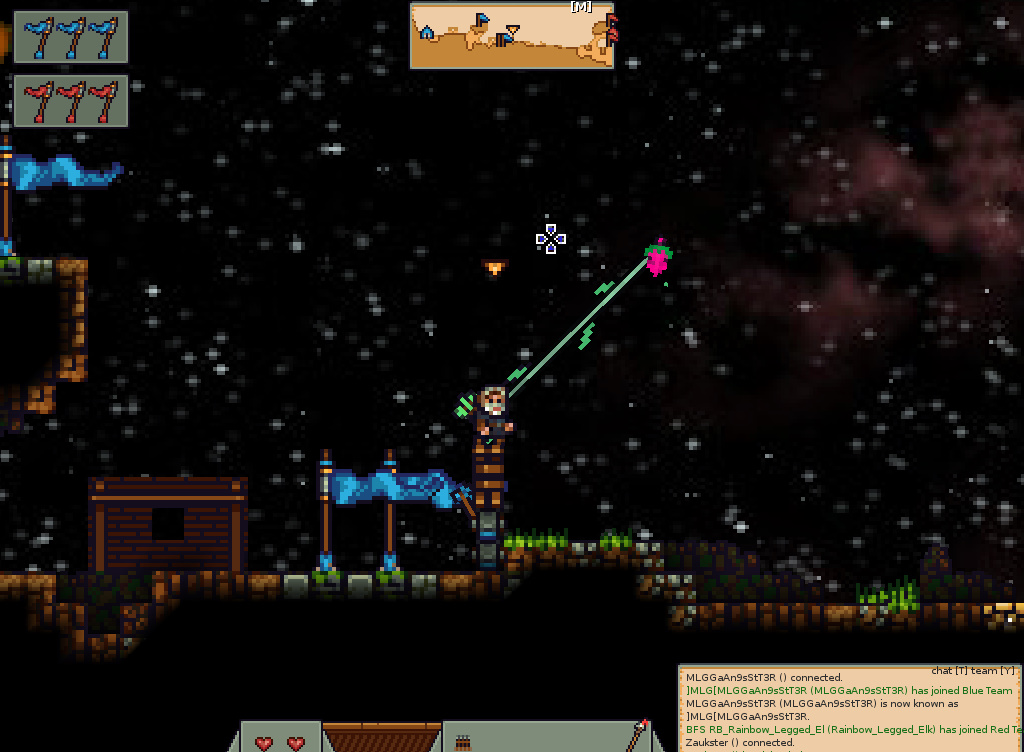Select the blue tent marker on minimap
The width and height of the screenshot is (1024, 752).
[427, 33]
